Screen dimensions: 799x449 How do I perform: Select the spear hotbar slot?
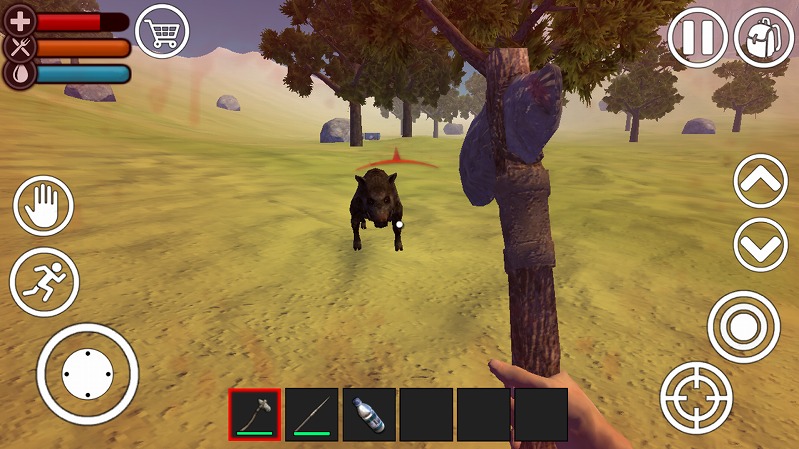[312, 414]
